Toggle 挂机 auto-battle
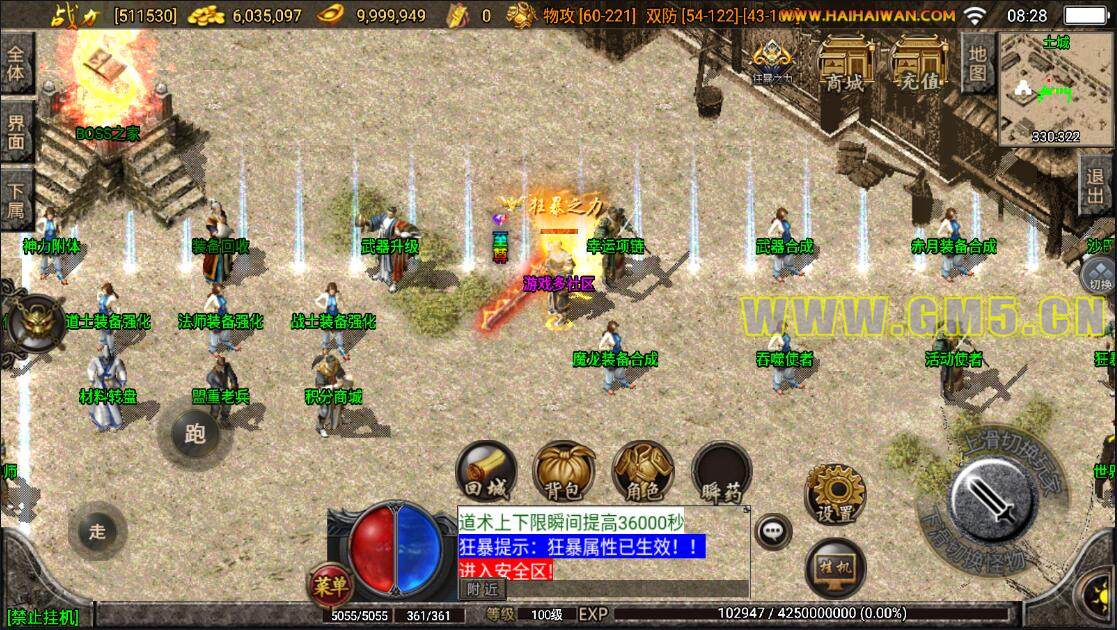1117x630 pixels. click(835, 569)
